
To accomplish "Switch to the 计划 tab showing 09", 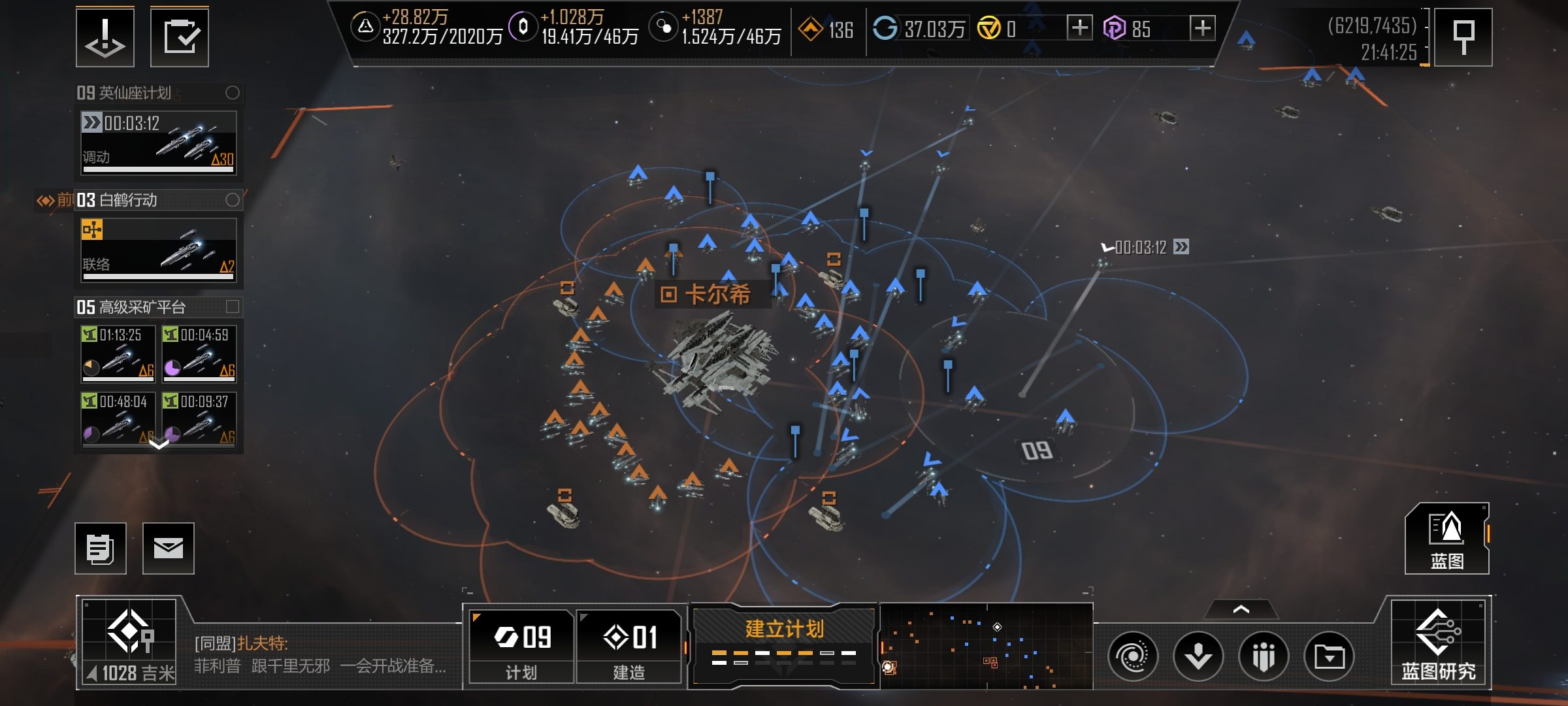I will pos(521,646).
